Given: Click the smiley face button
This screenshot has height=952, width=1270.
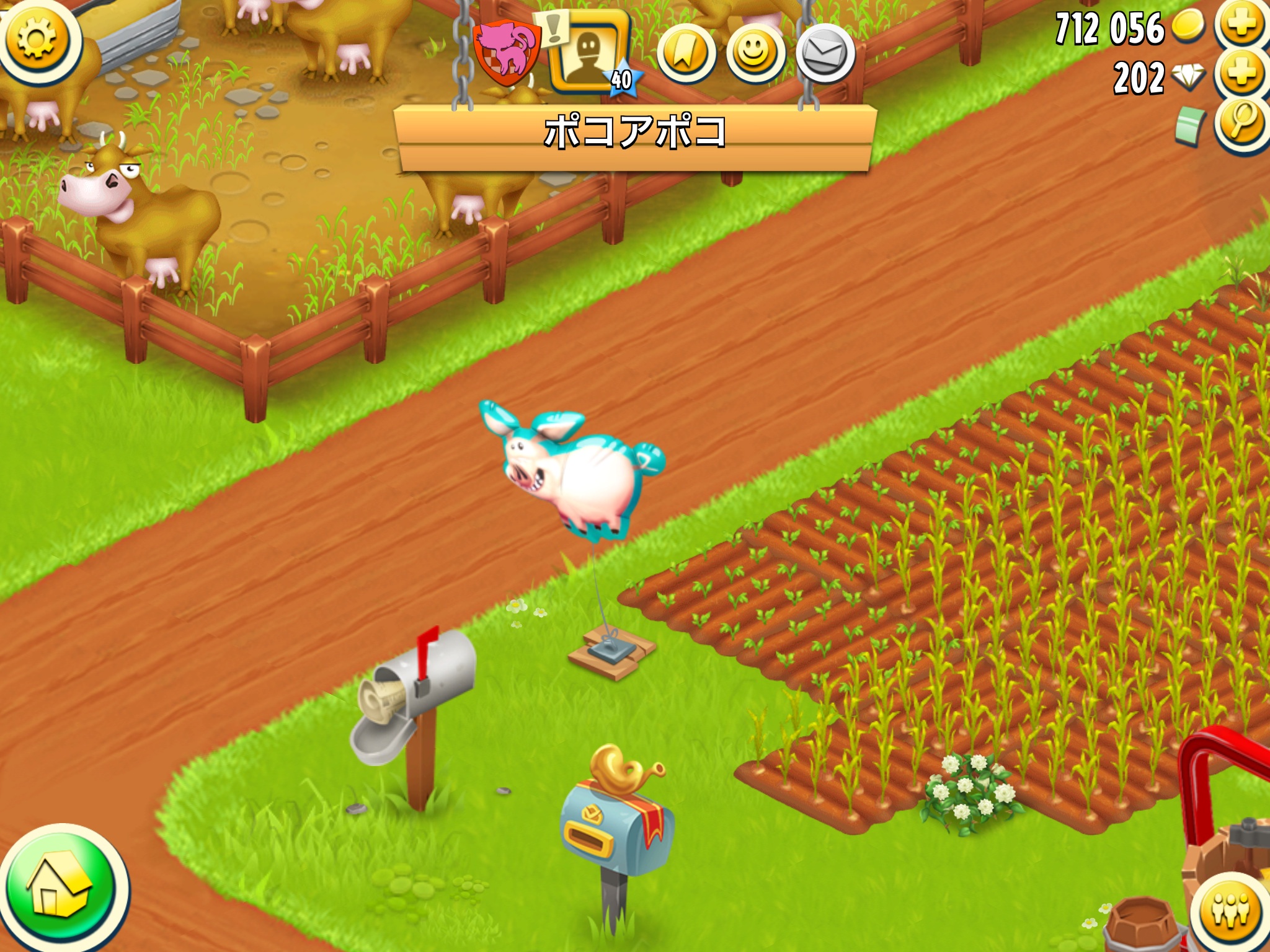Looking at the screenshot, I should (755, 55).
